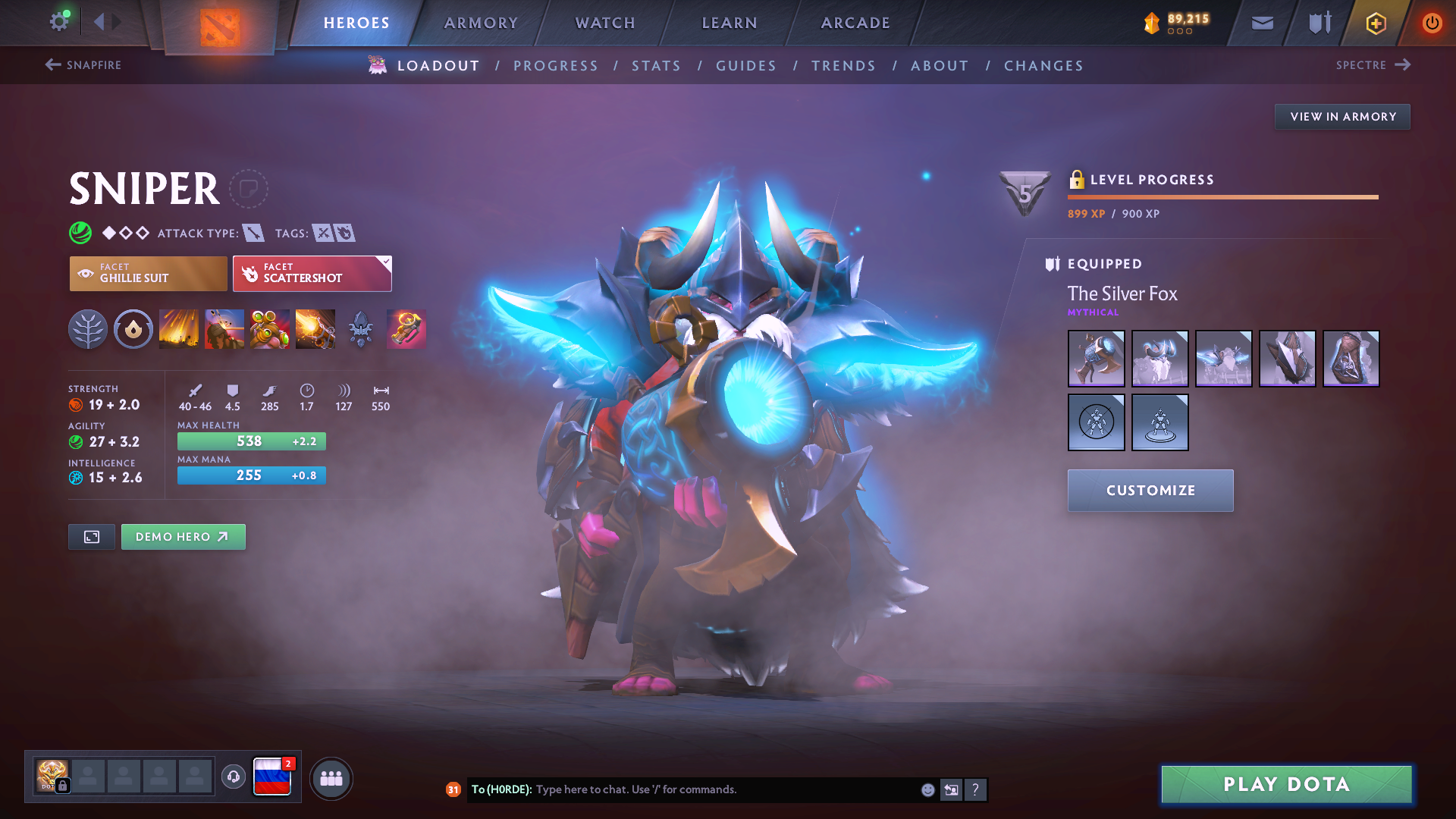Image resolution: width=1456 pixels, height=819 pixels.
Task: Focus the chat input field
Action: point(720,789)
